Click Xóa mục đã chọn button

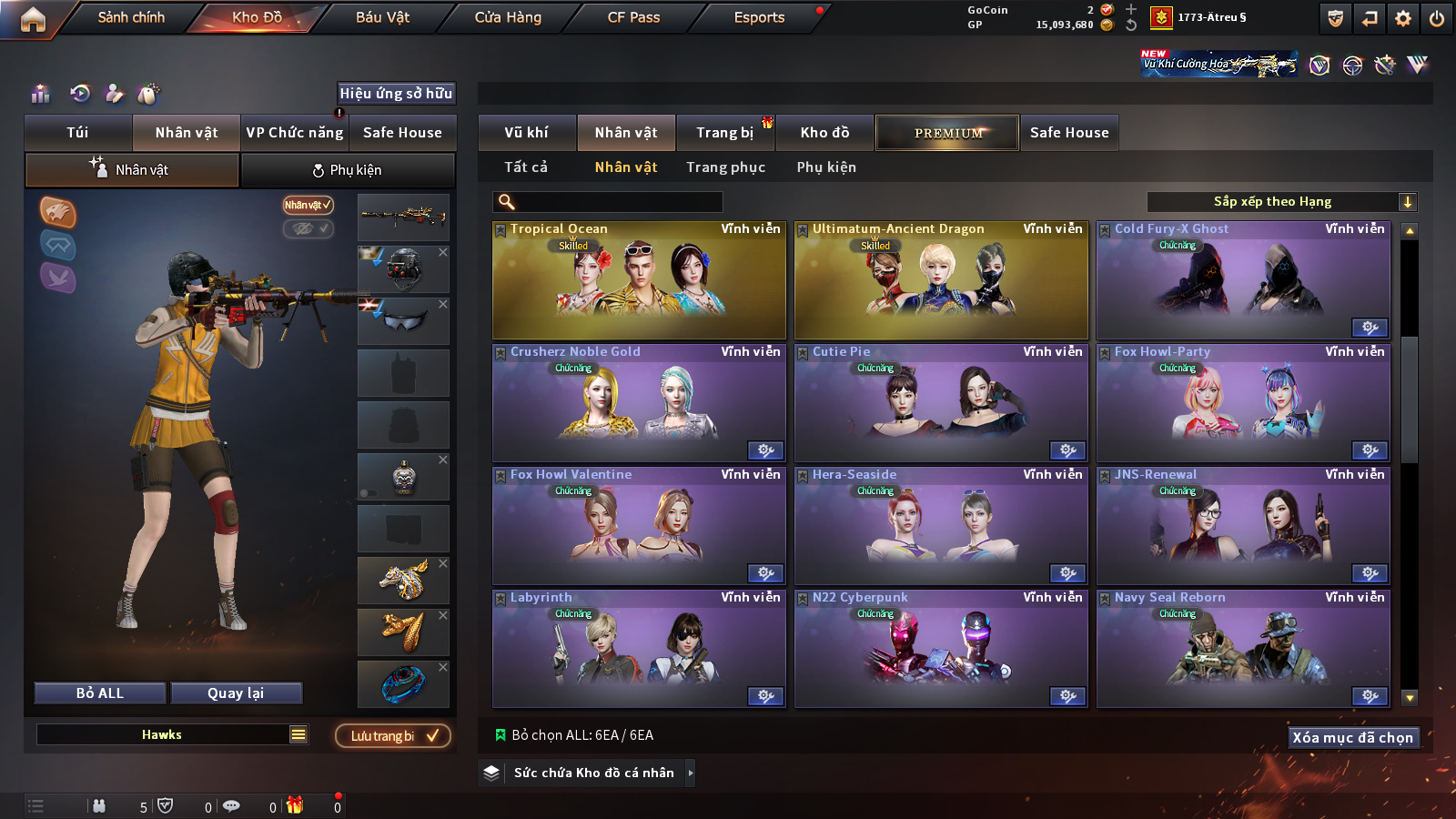point(1353,738)
